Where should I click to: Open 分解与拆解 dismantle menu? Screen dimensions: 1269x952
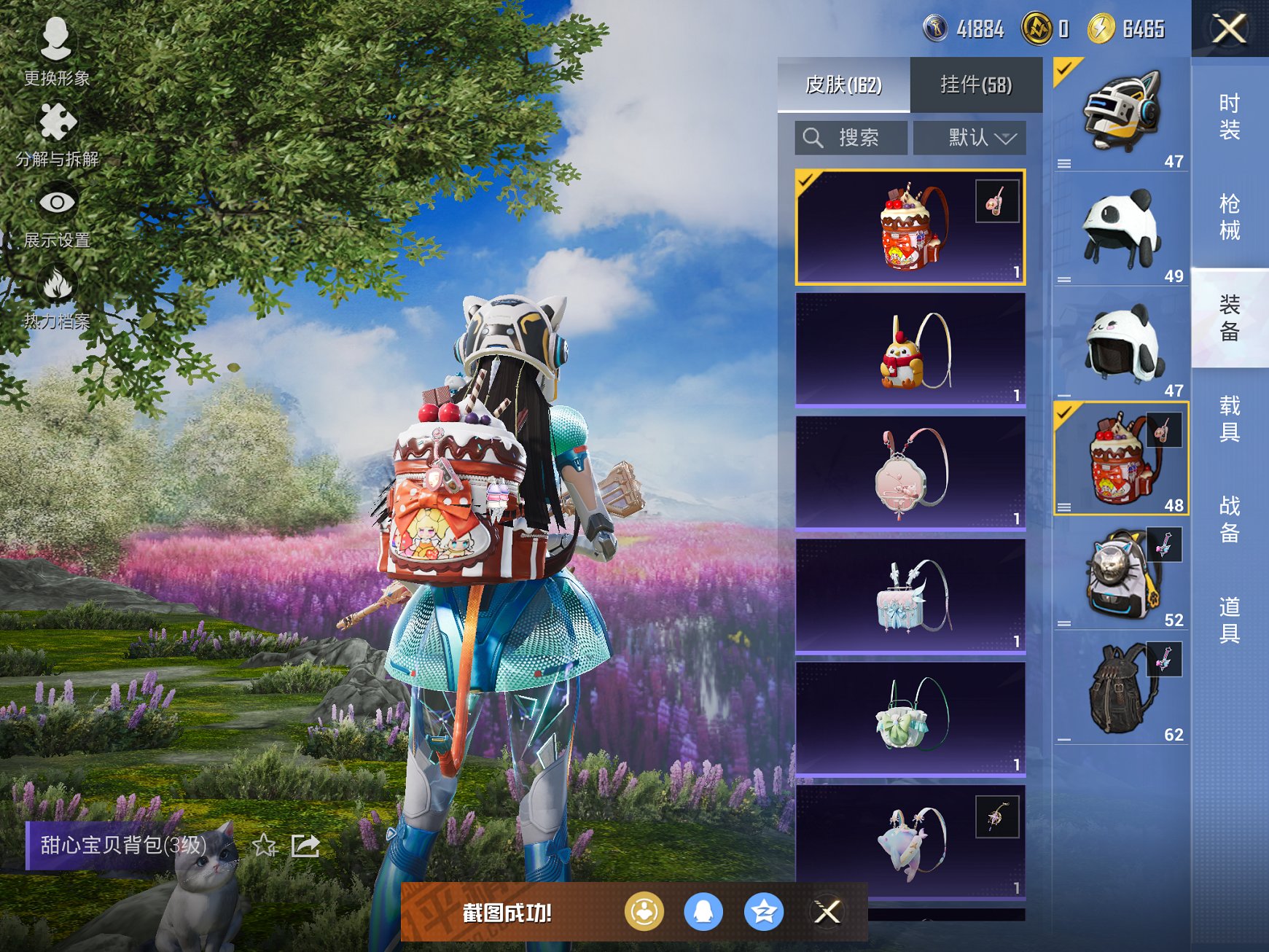pos(57,135)
